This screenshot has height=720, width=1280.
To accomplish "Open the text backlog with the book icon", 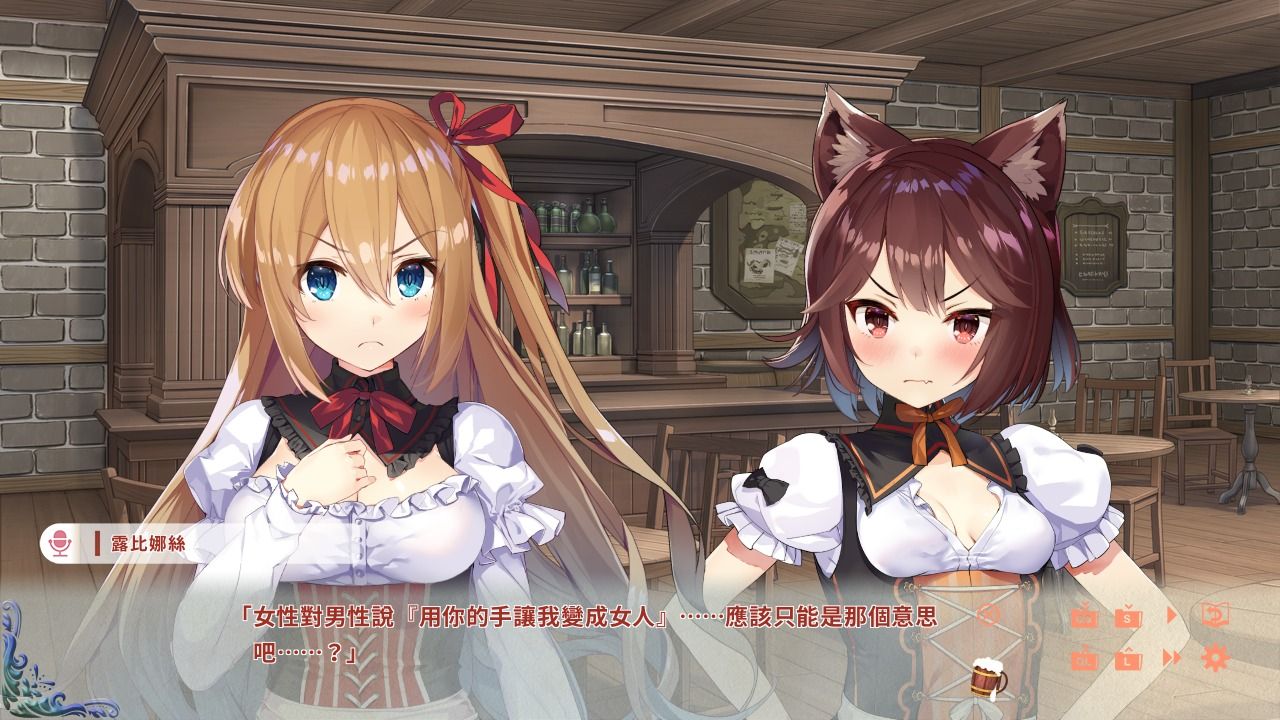I will (1216, 614).
